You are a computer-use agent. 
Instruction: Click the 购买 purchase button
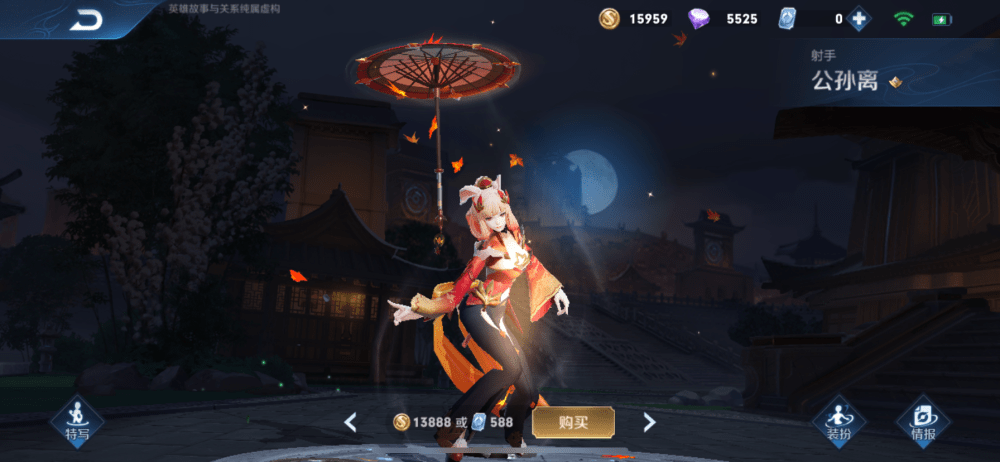pyautogui.click(x=573, y=422)
